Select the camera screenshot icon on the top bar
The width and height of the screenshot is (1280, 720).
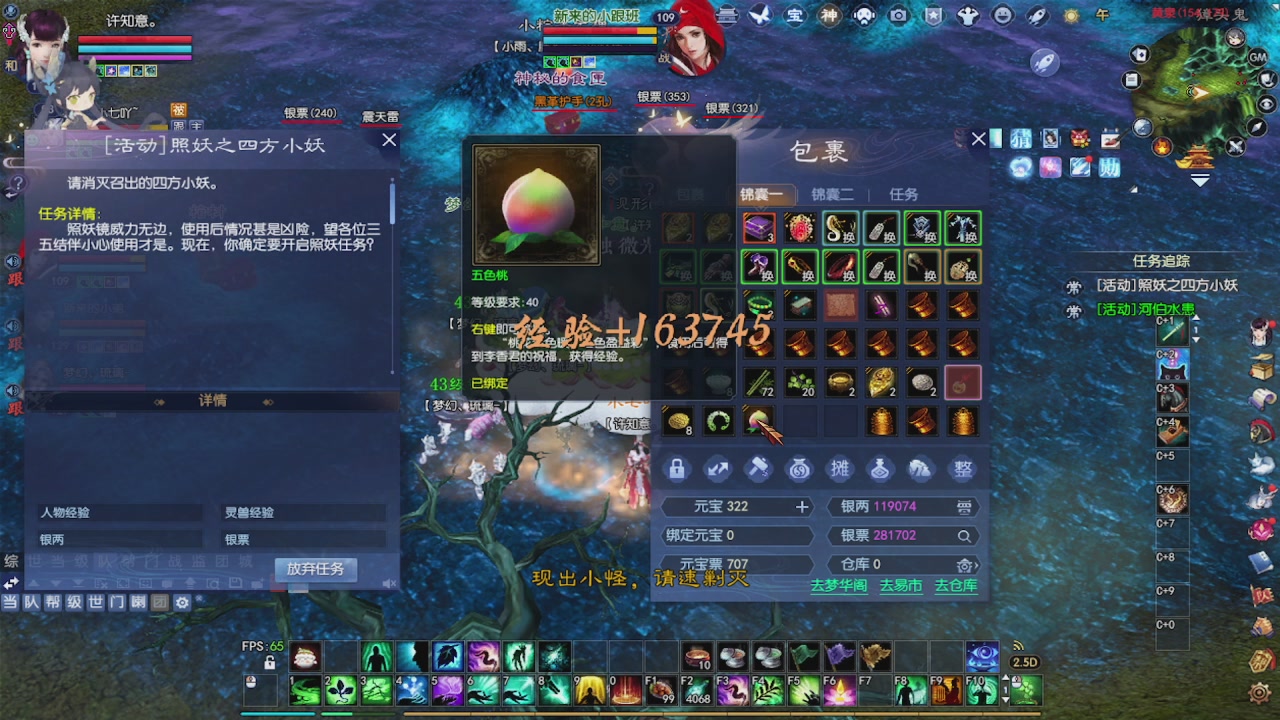tap(896, 16)
